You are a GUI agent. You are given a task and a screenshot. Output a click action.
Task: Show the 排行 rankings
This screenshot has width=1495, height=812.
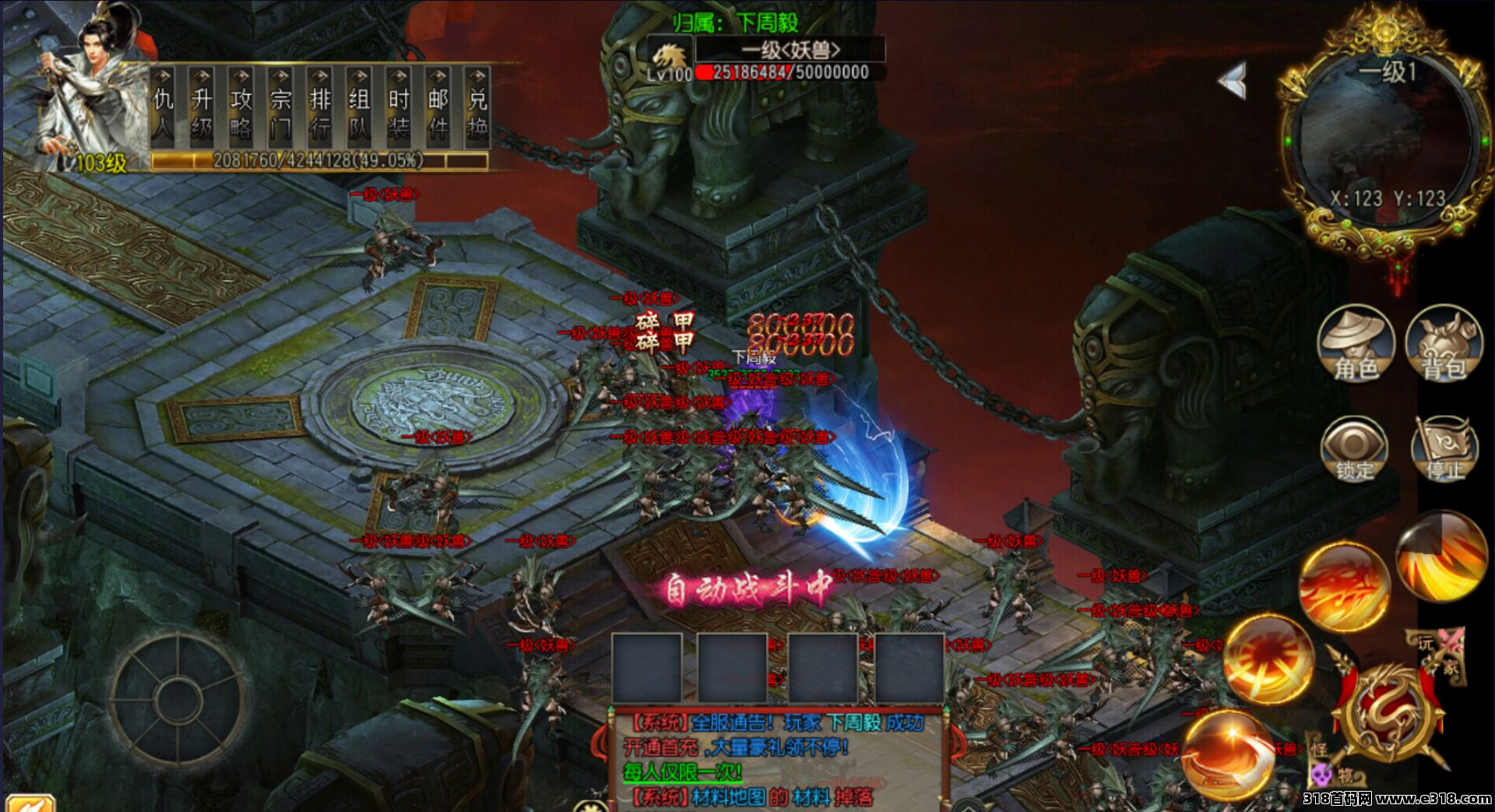[x=320, y=109]
